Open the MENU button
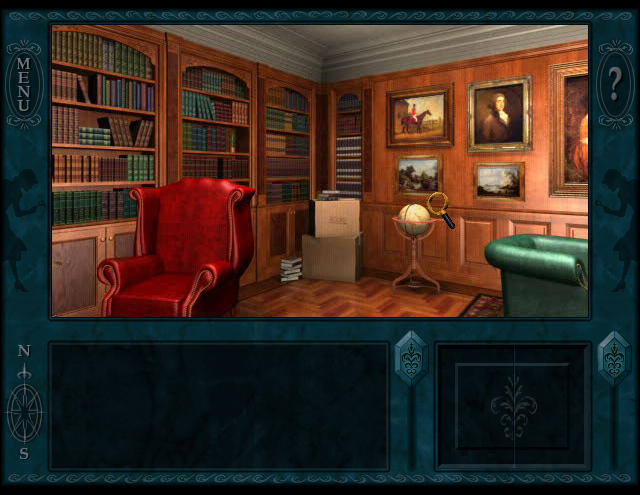The width and height of the screenshot is (640, 495). pyautogui.click(x=24, y=85)
